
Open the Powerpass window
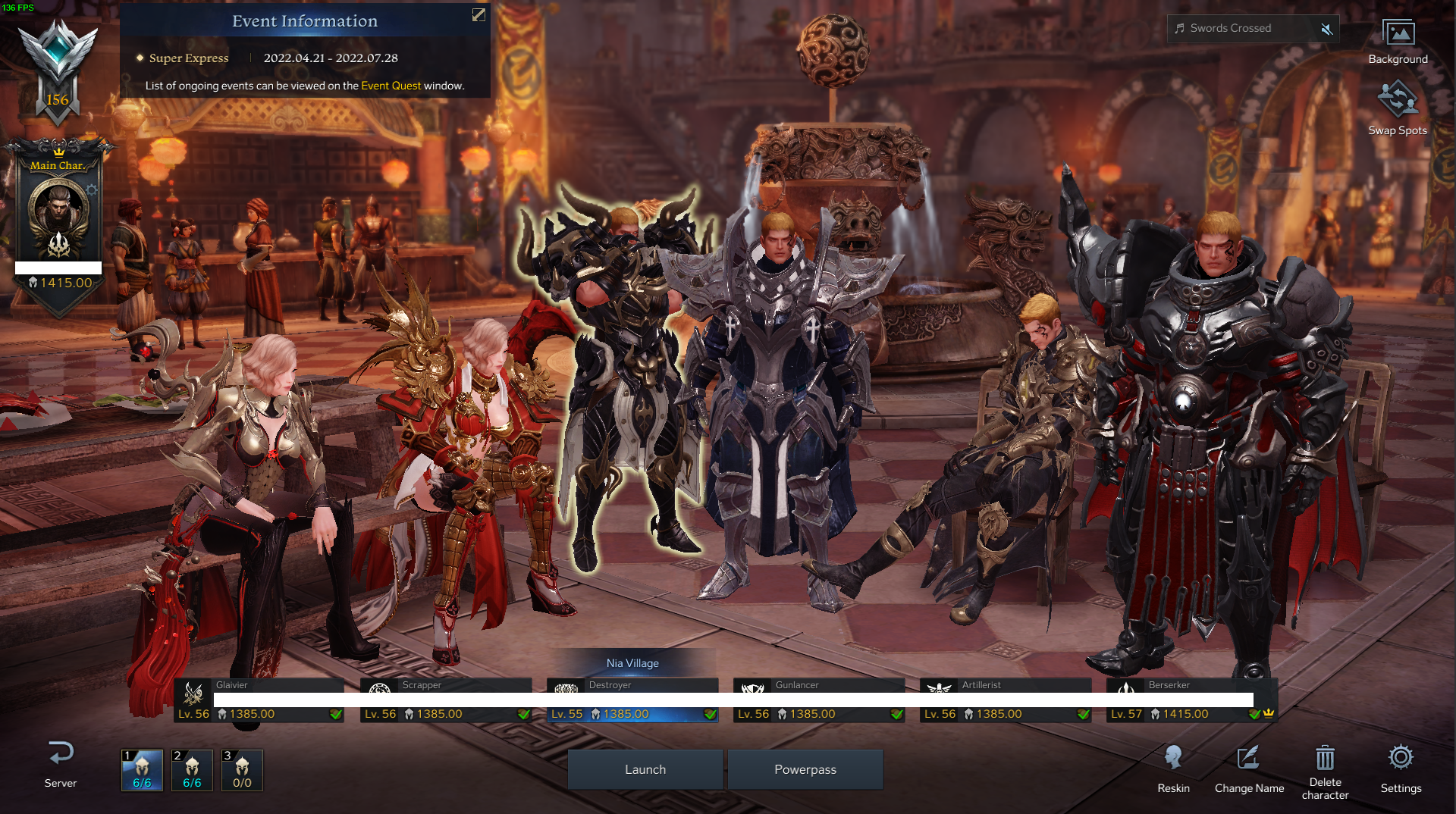point(805,769)
